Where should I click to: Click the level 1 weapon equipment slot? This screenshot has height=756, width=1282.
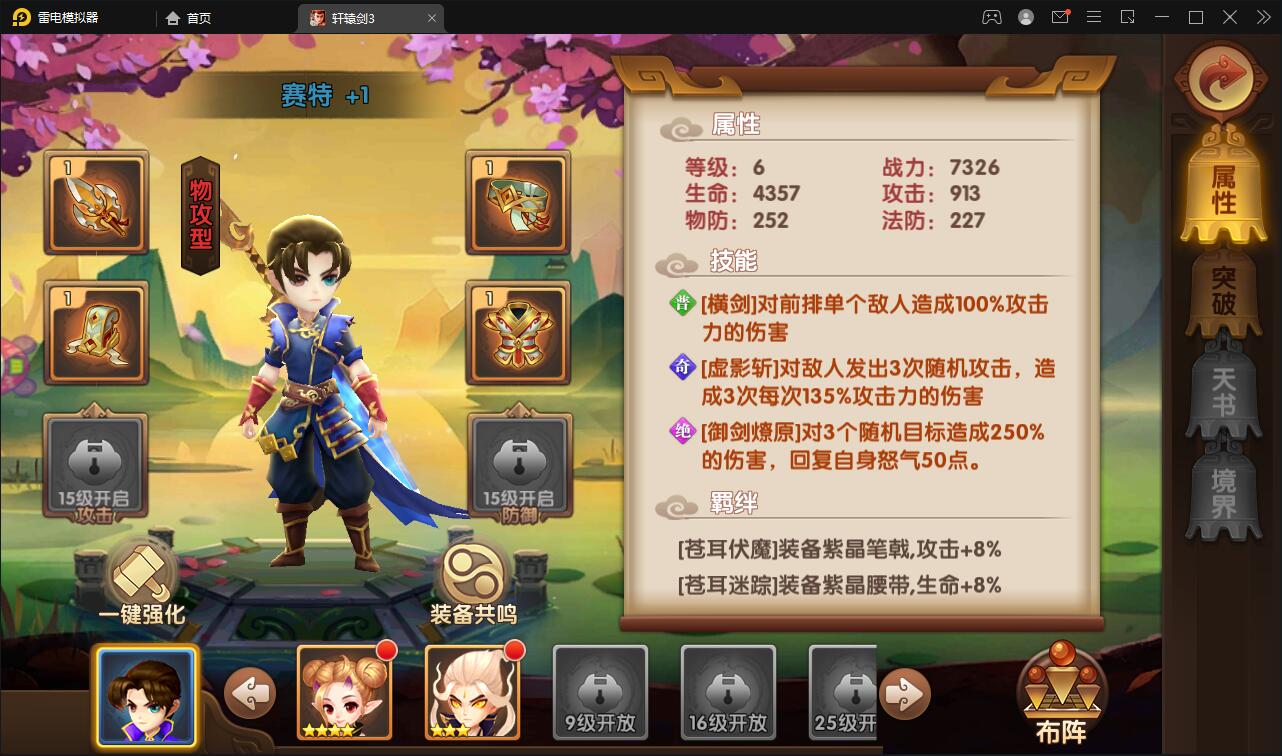click(x=97, y=204)
